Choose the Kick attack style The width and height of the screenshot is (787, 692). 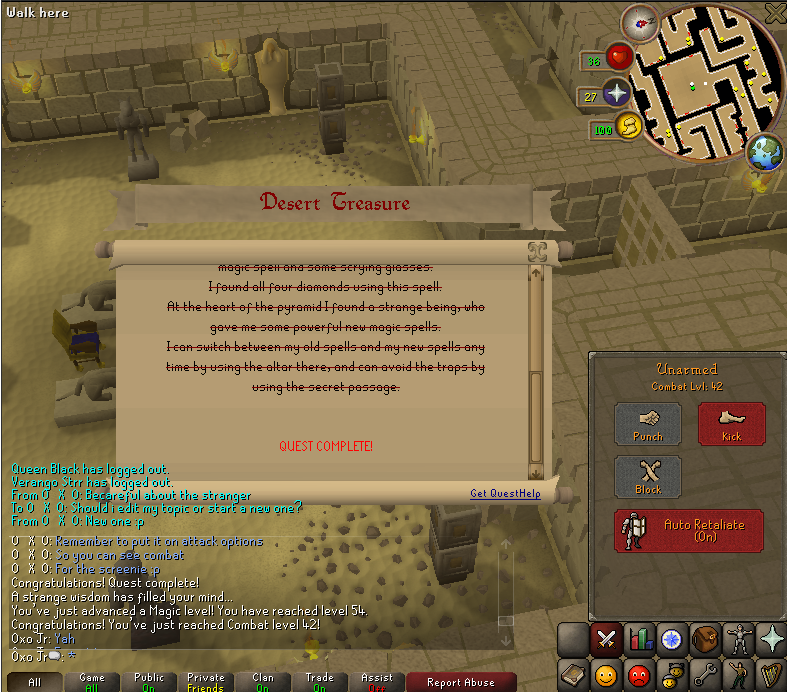point(731,423)
